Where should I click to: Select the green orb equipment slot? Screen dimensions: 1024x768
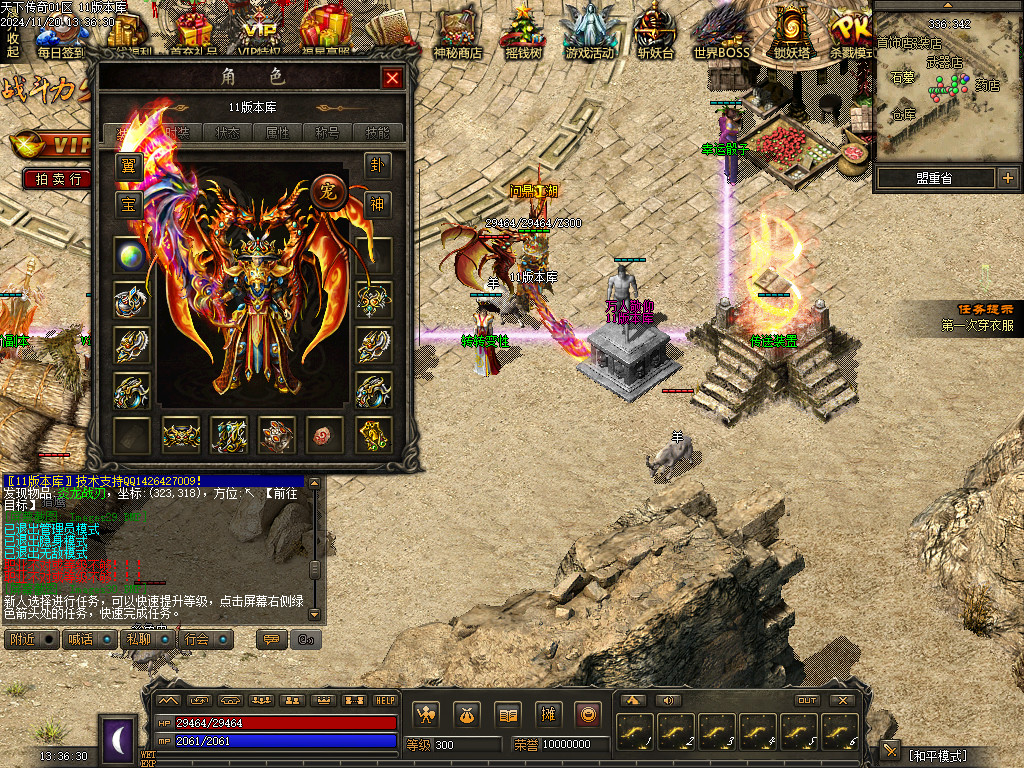[130, 255]
